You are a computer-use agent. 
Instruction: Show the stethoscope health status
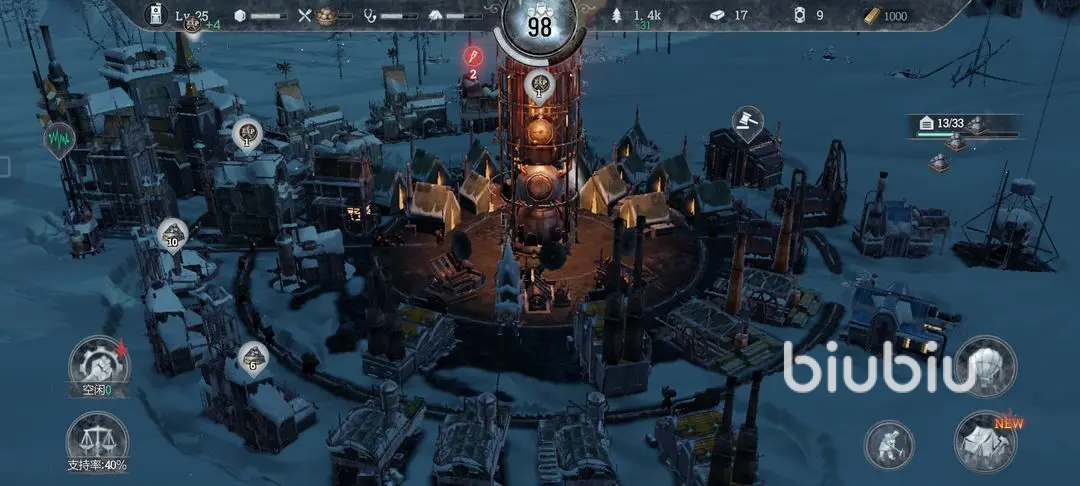pyautogui.click(x=392, y=16)
